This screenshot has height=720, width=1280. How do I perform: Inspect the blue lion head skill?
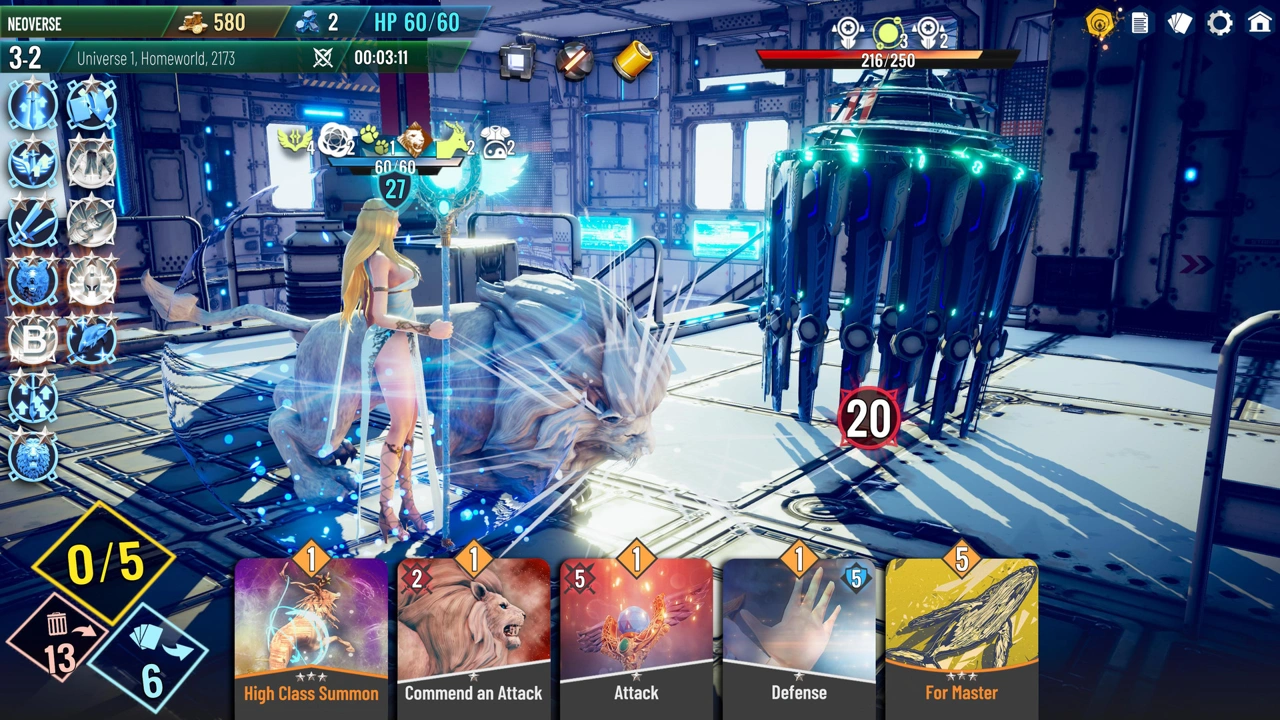point(33,457)
